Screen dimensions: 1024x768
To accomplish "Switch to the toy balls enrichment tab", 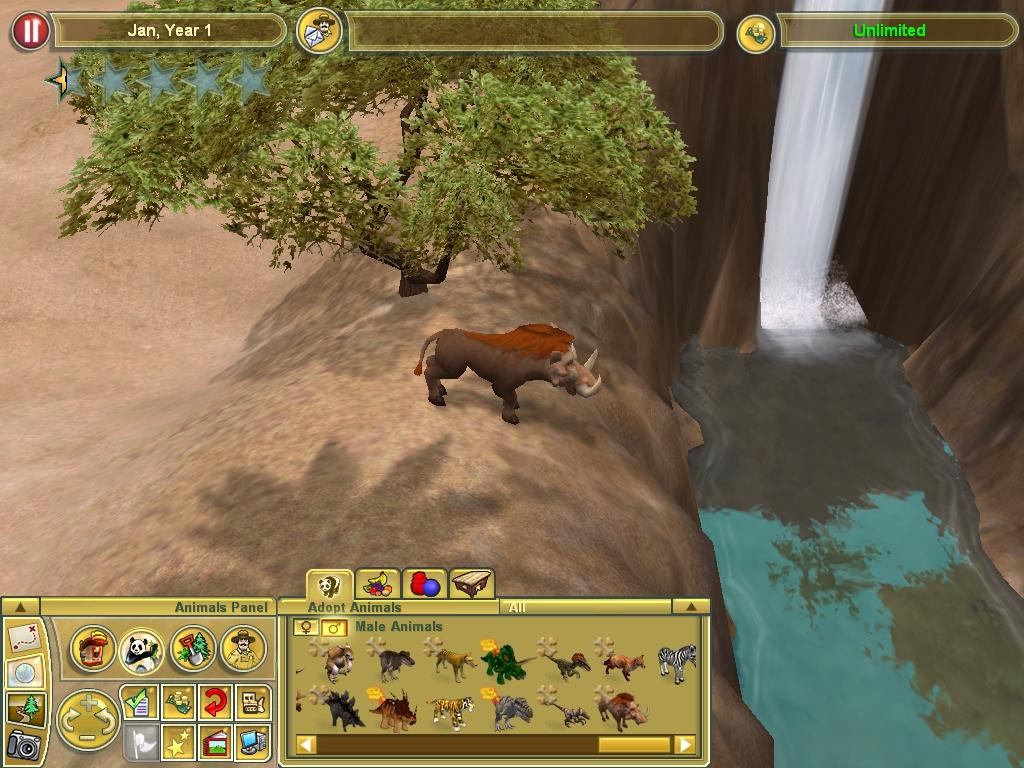I will (424, 584).
